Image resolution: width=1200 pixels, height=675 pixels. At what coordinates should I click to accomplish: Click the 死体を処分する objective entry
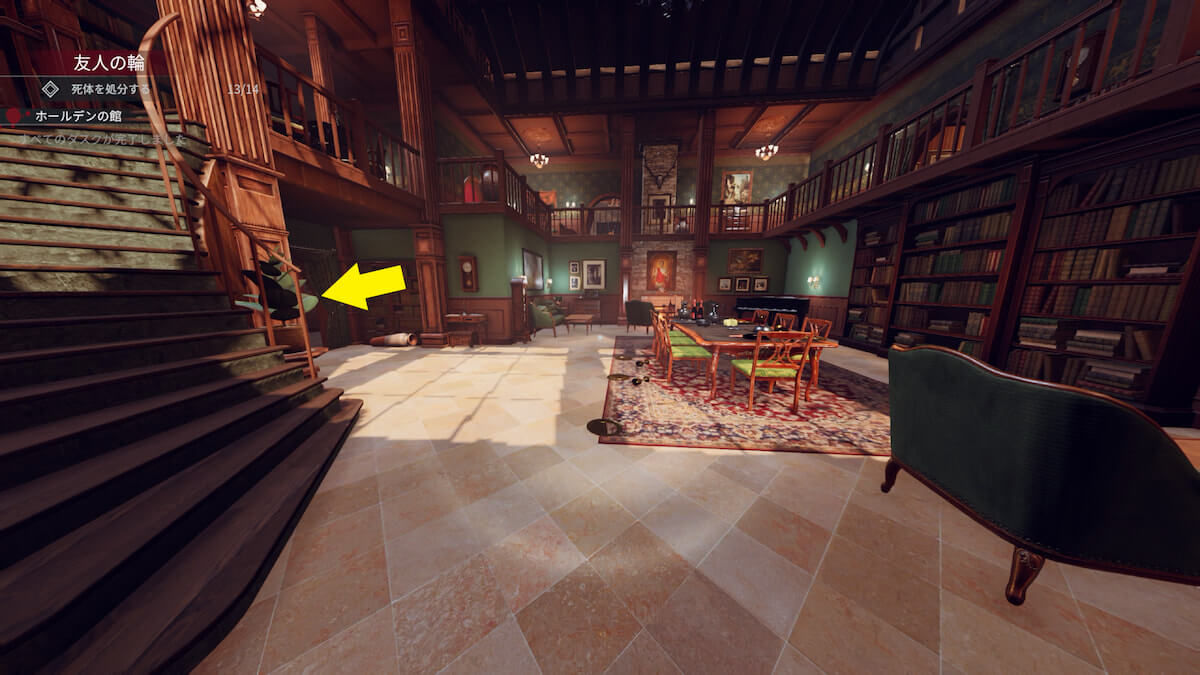point(110,89)
